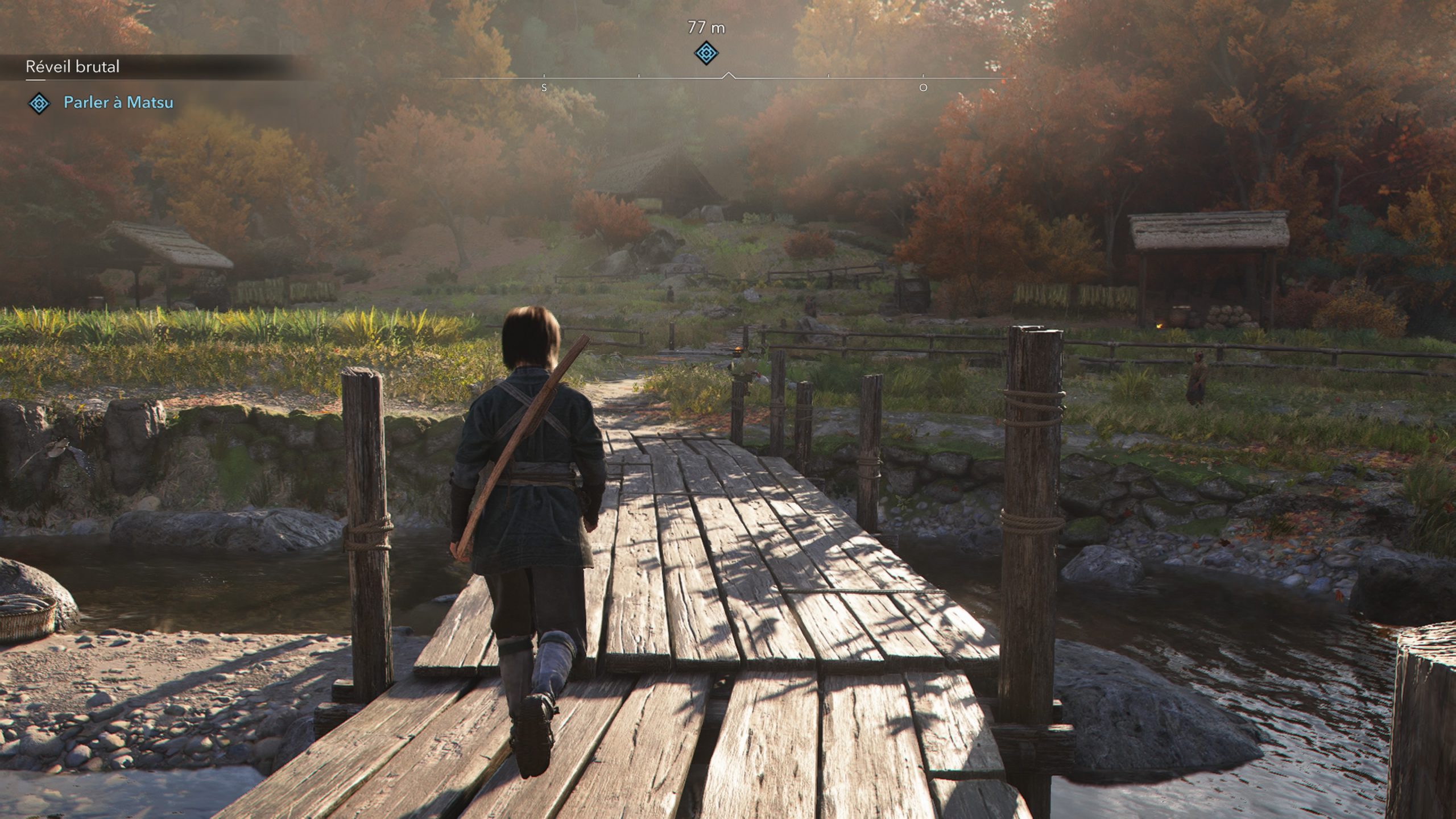
Task: Select the 'Réveil brutal' quest title
Action: [73, 67]
